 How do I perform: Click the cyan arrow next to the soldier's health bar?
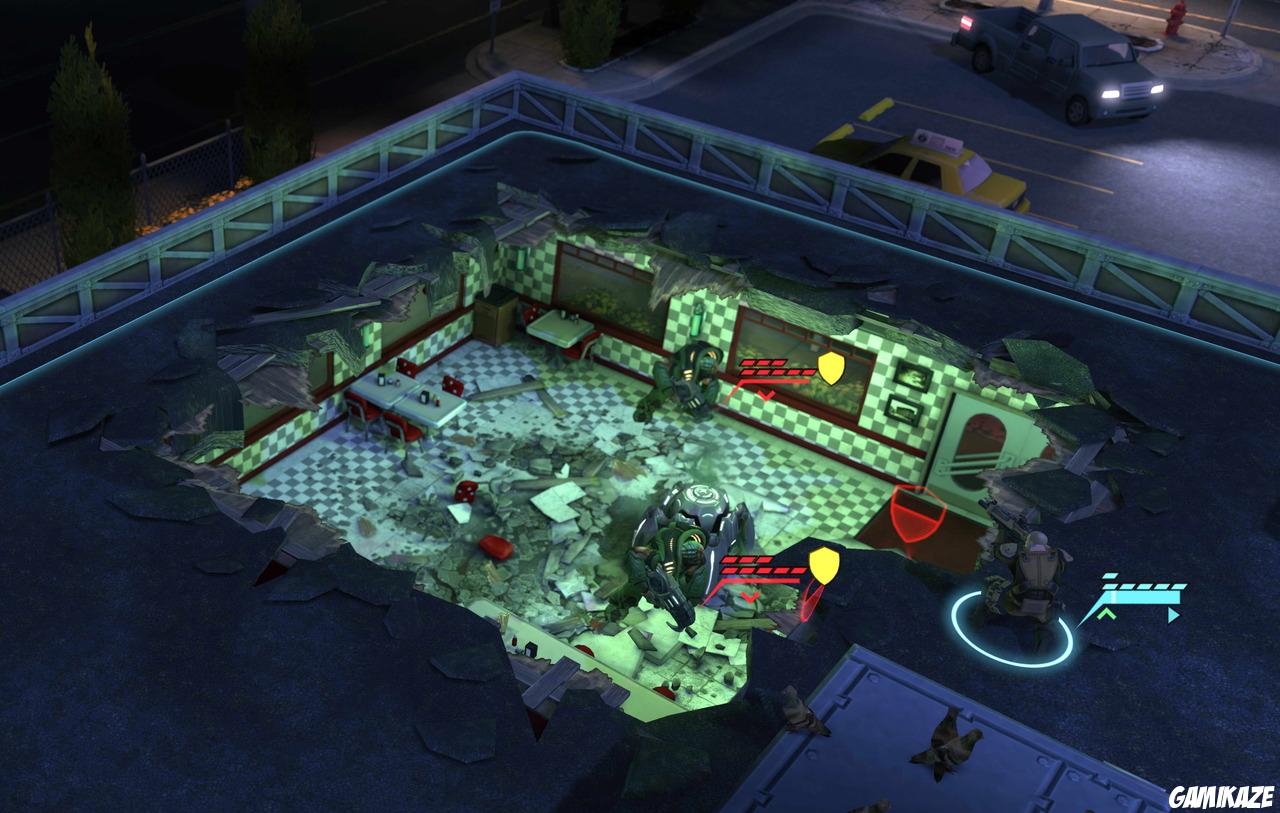1173,615
